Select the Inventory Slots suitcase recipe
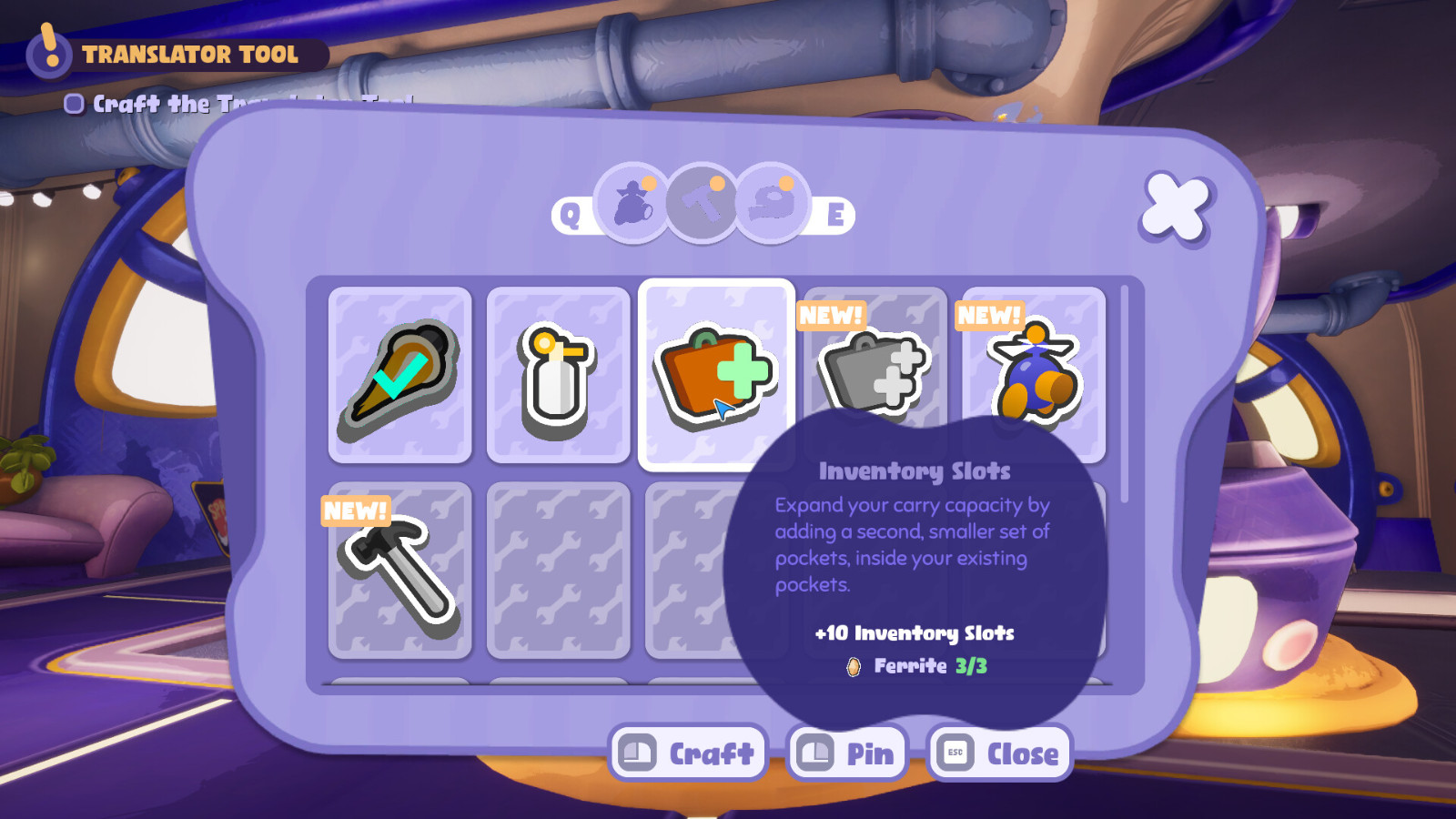The height and width of the screenshot is (819, 1456). pyautogui.click(x=716, y=371)
